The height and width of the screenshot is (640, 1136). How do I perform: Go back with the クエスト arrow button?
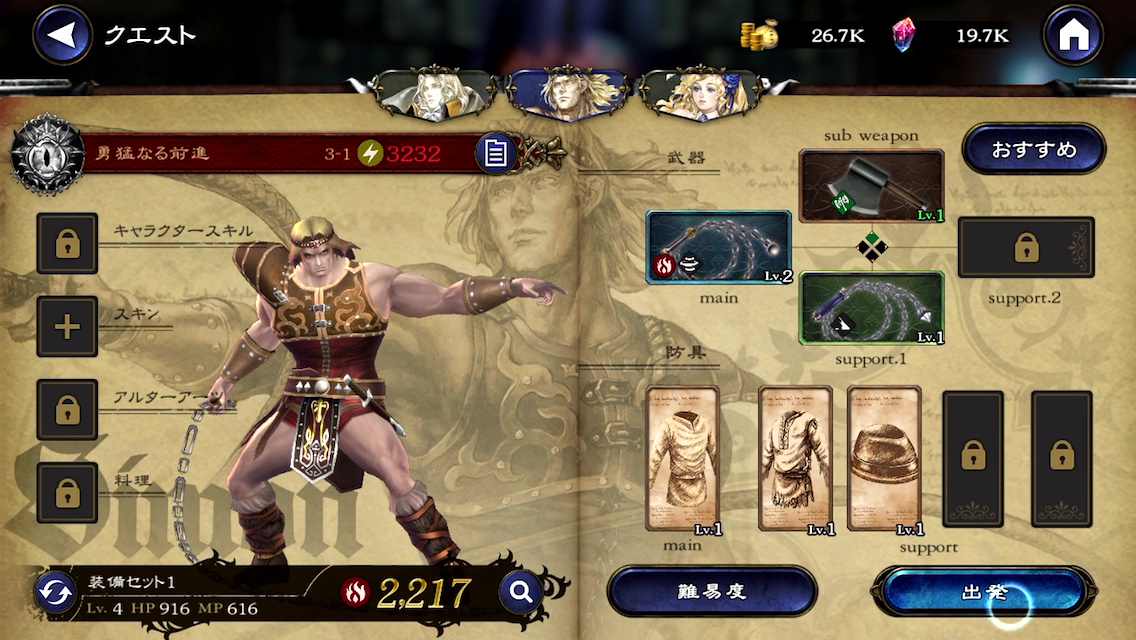pos(62,35)
